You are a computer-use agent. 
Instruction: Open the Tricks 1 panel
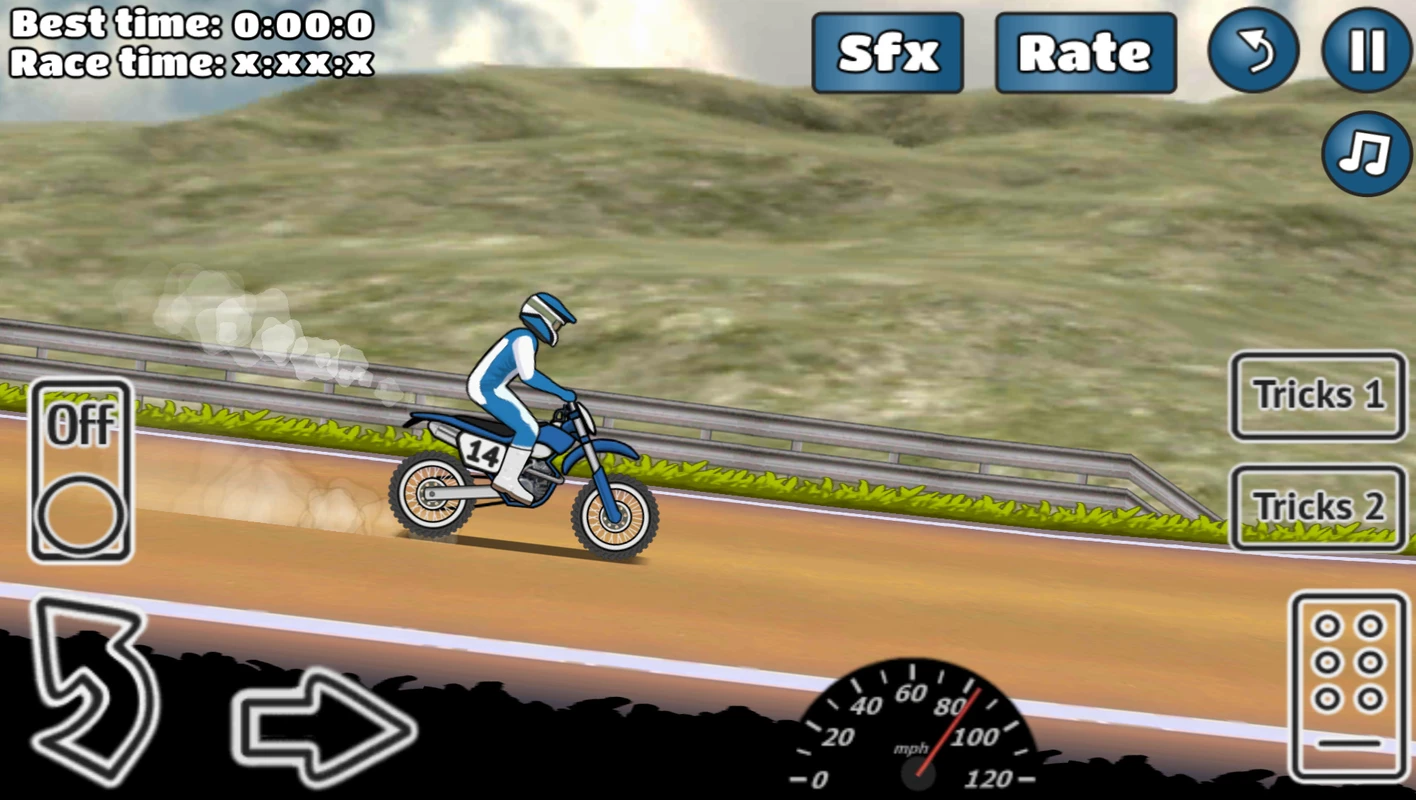click(x=1316, y=396)
